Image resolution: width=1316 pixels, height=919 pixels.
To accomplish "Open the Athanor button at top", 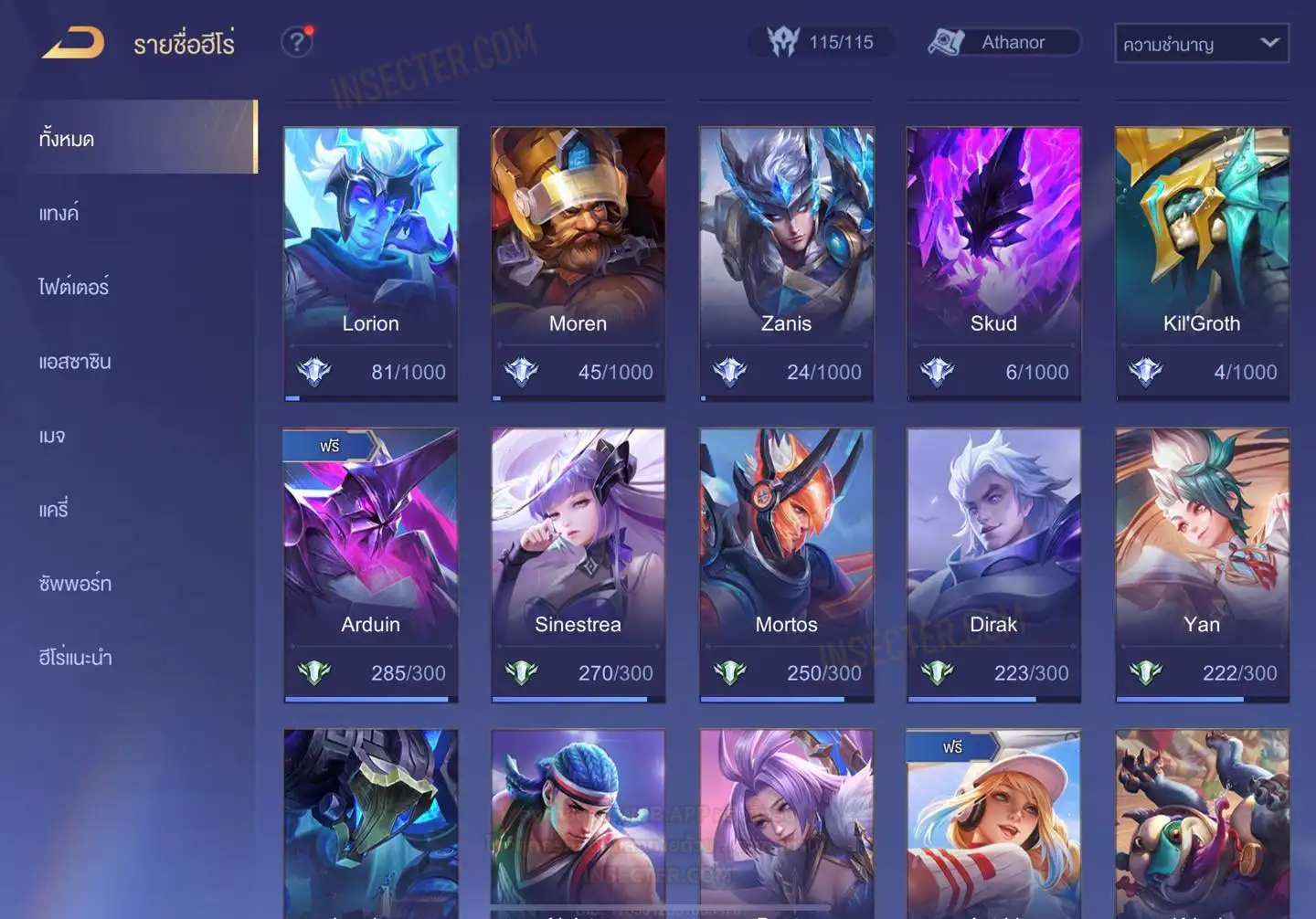I will (1003, 42).
